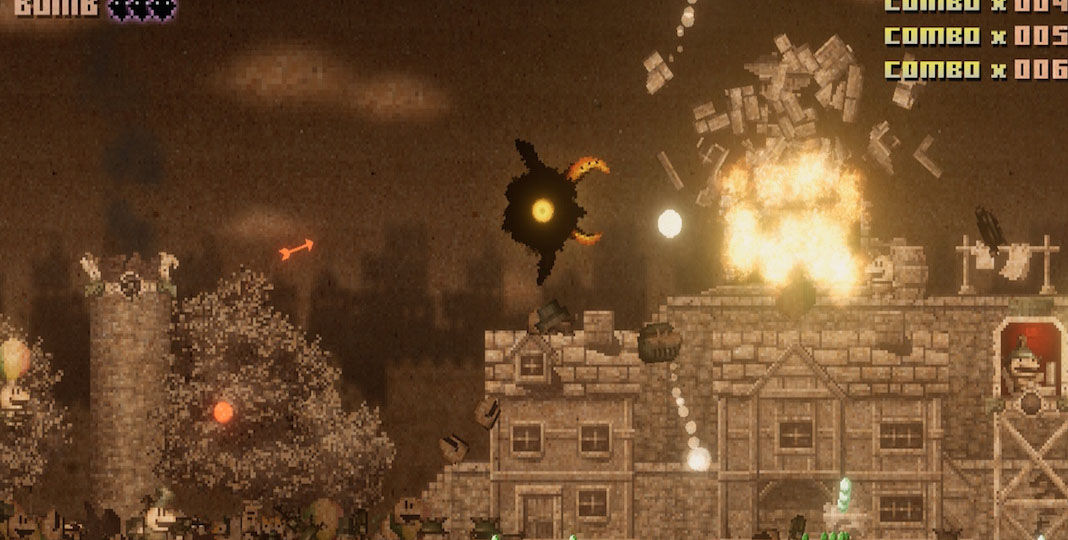Click the bomb stock icons
Viewport: 1068px width, 540px height.
(142, 9)
